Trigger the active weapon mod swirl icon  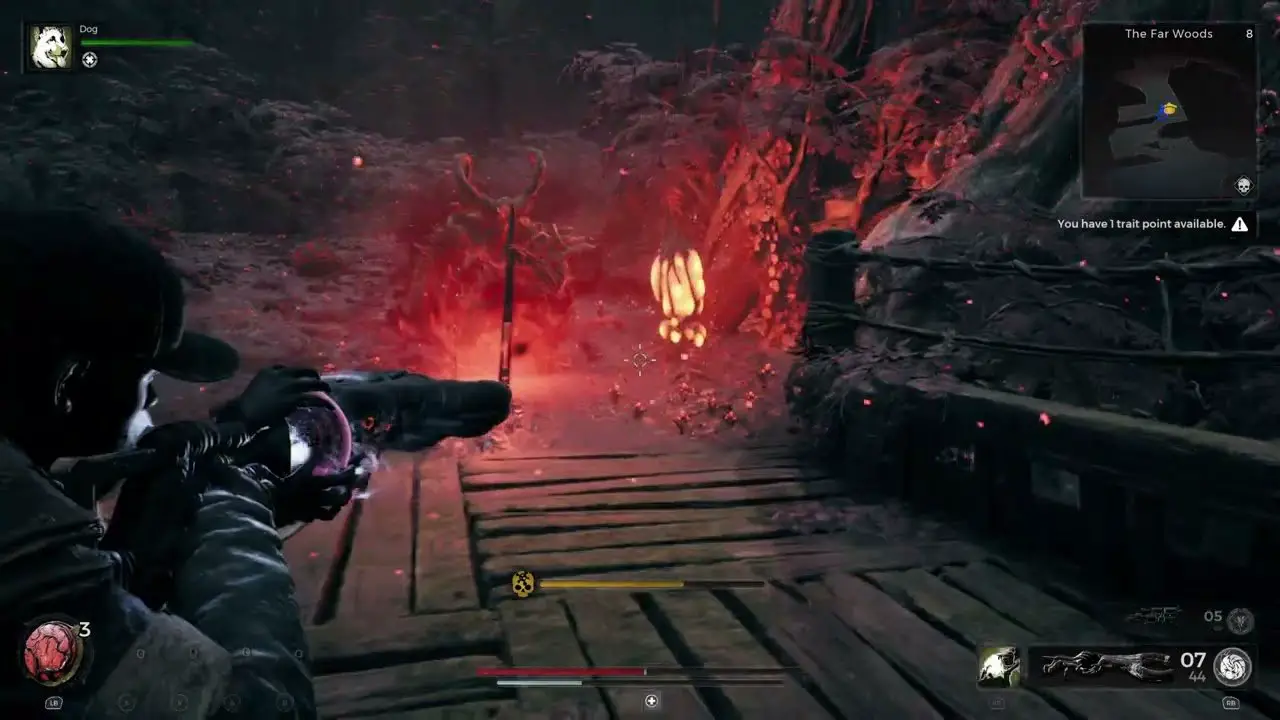pos(1232,667)
